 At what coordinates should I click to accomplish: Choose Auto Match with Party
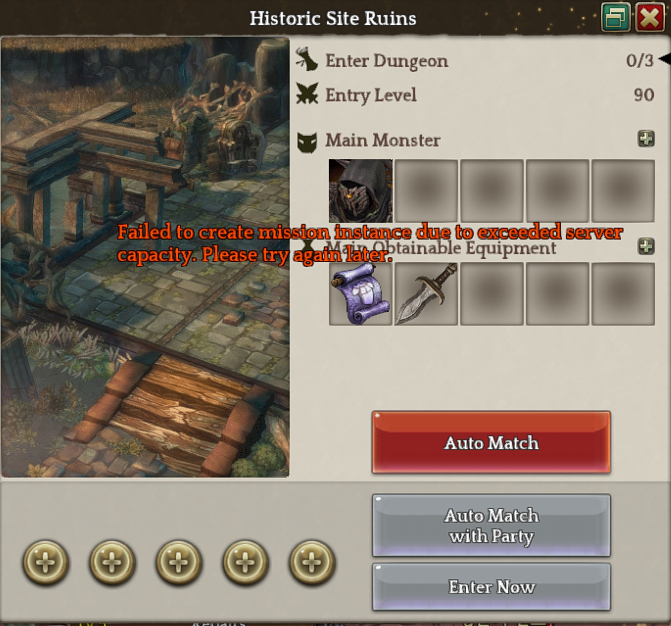point(491,526)
